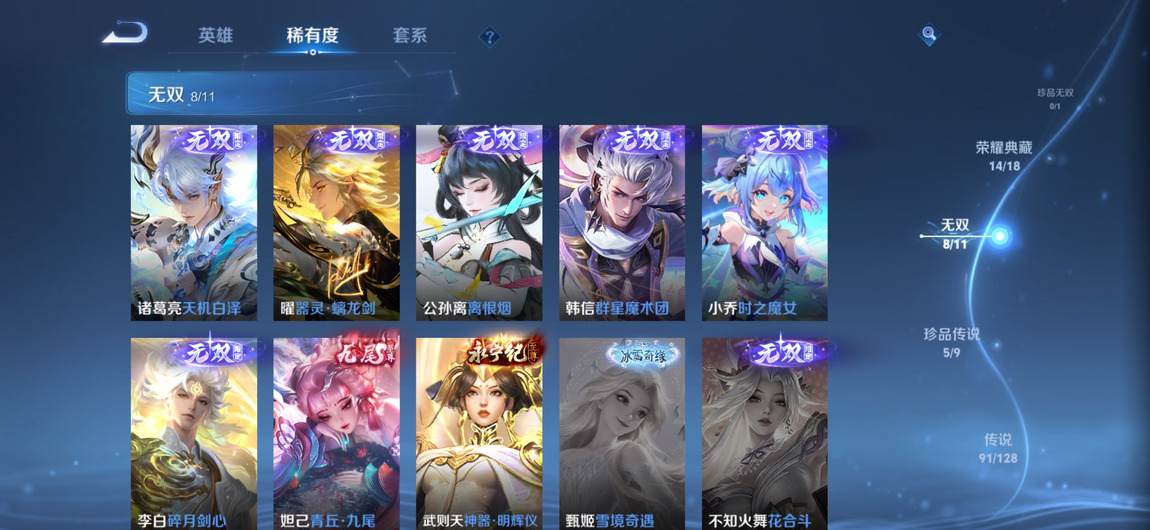The height and width of the screenshot is (530, 1150).
Task: Switch to the 英雄 tab
Action: [215, 35]
